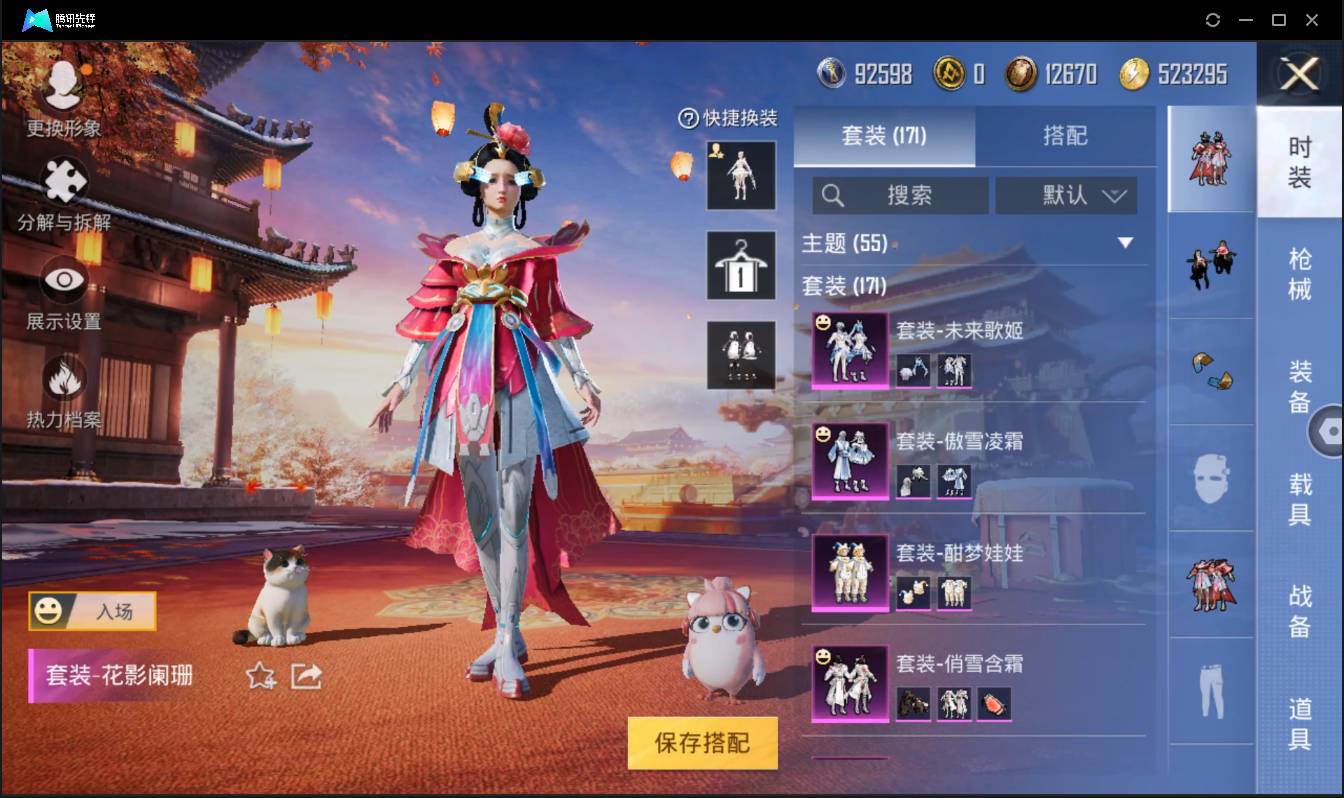
Task: Select the 分解与拆解 dismantle tool
Action: [62, 189]
